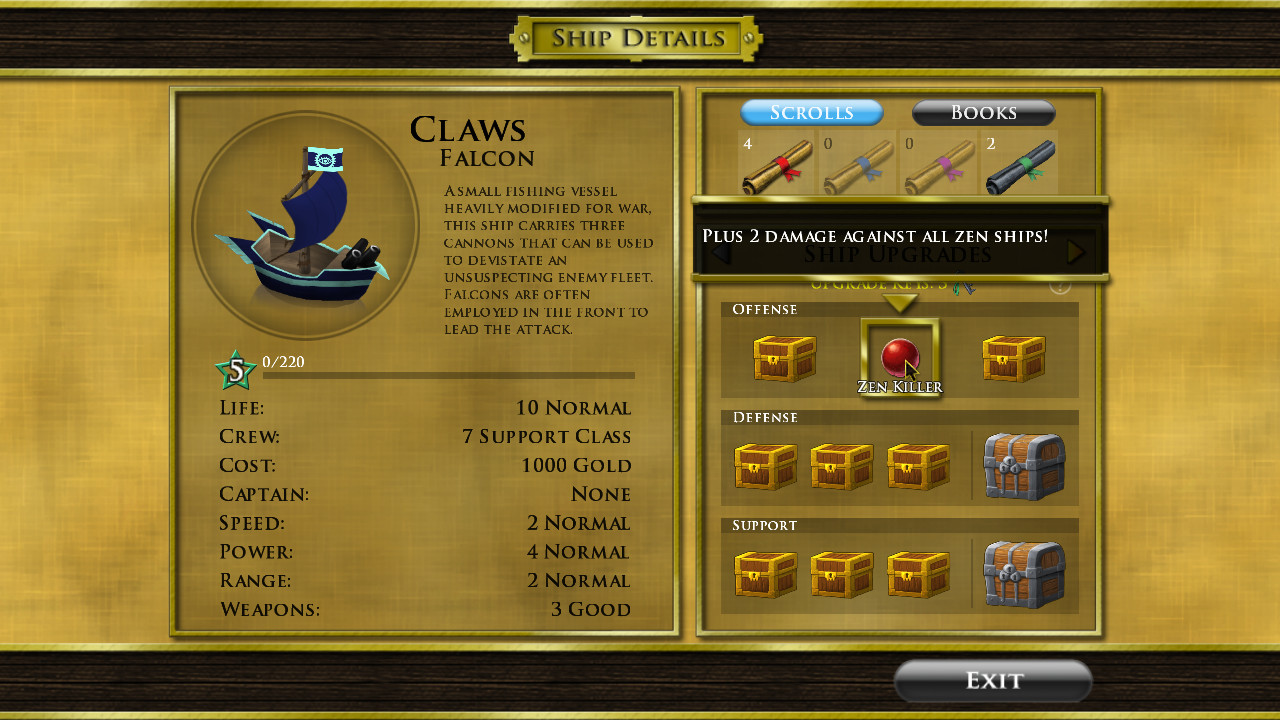Switch to the Scrolls tab
The width and height of the screenshot is (1280, 720).
coord(811,112)
